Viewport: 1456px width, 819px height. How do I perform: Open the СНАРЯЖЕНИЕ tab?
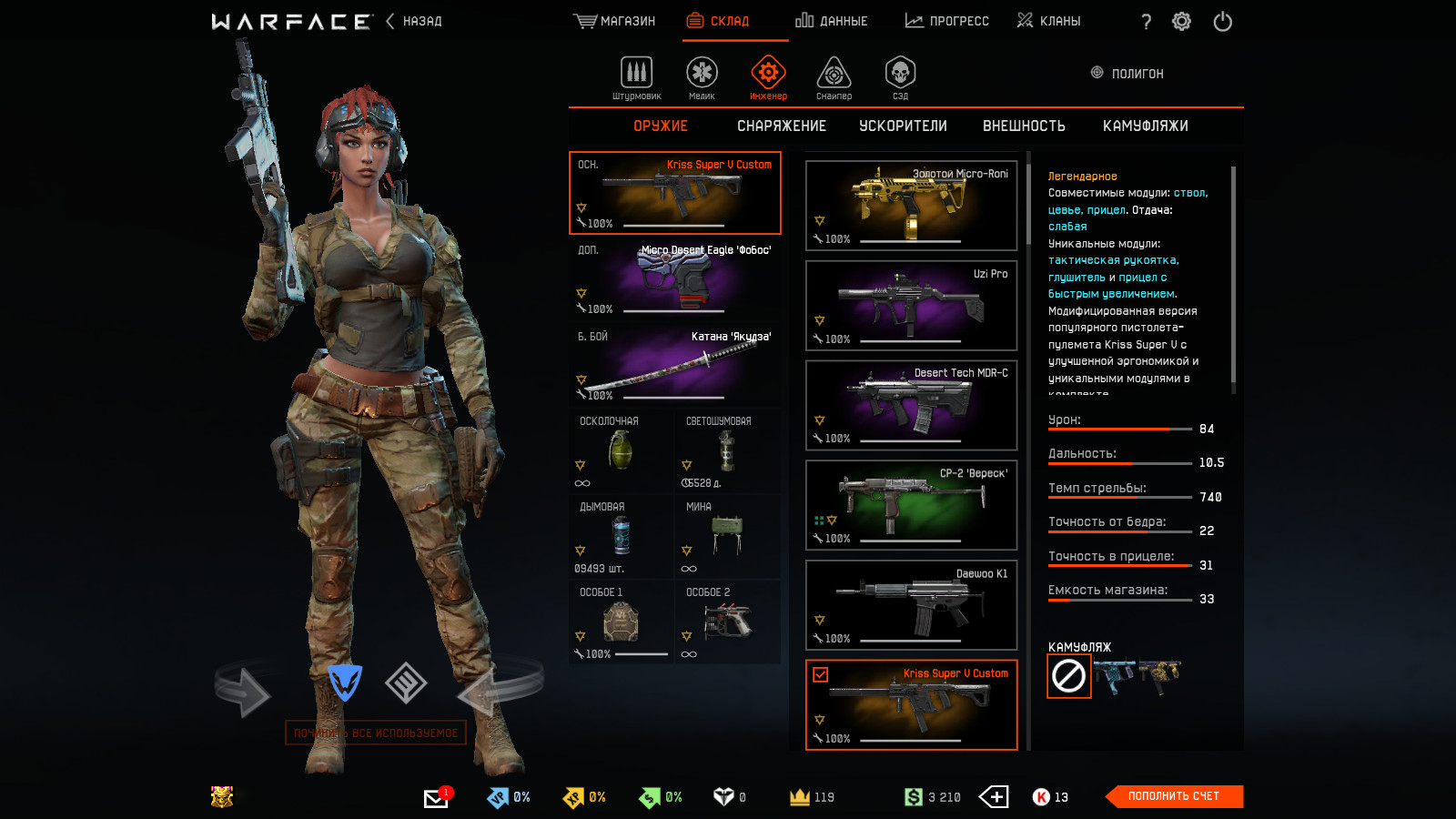(782, 126)
